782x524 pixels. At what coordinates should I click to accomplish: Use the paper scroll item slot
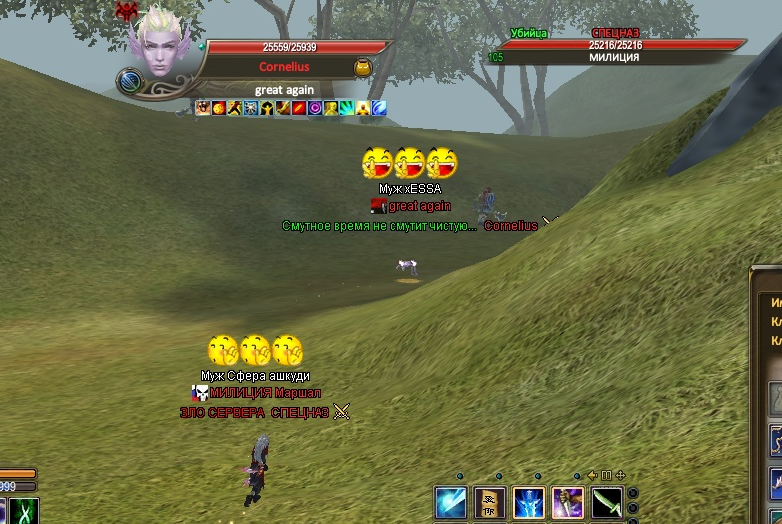490,502
